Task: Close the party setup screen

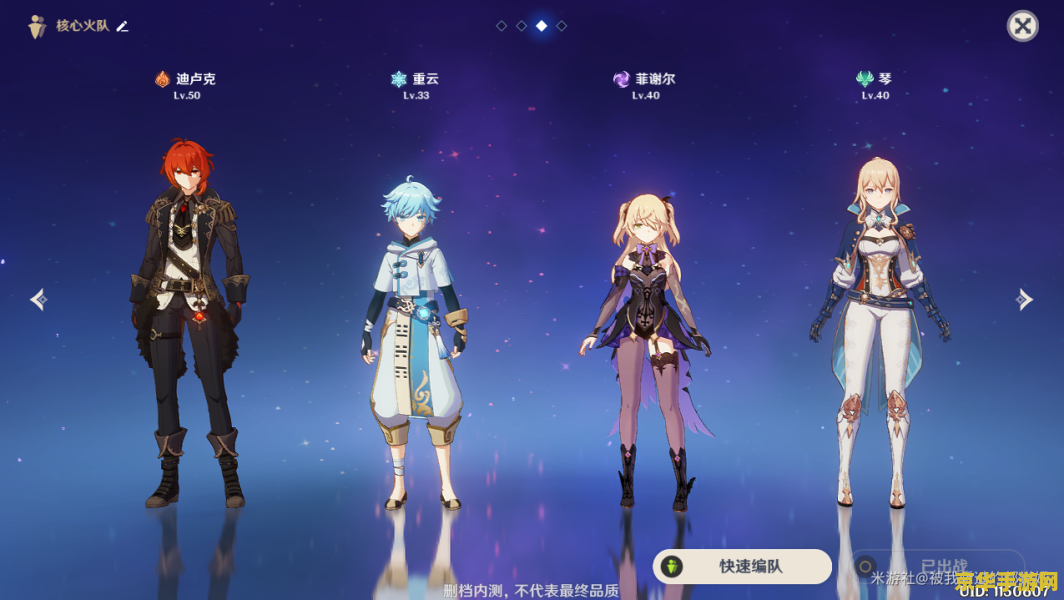Action: click(x=1022, y=26)
